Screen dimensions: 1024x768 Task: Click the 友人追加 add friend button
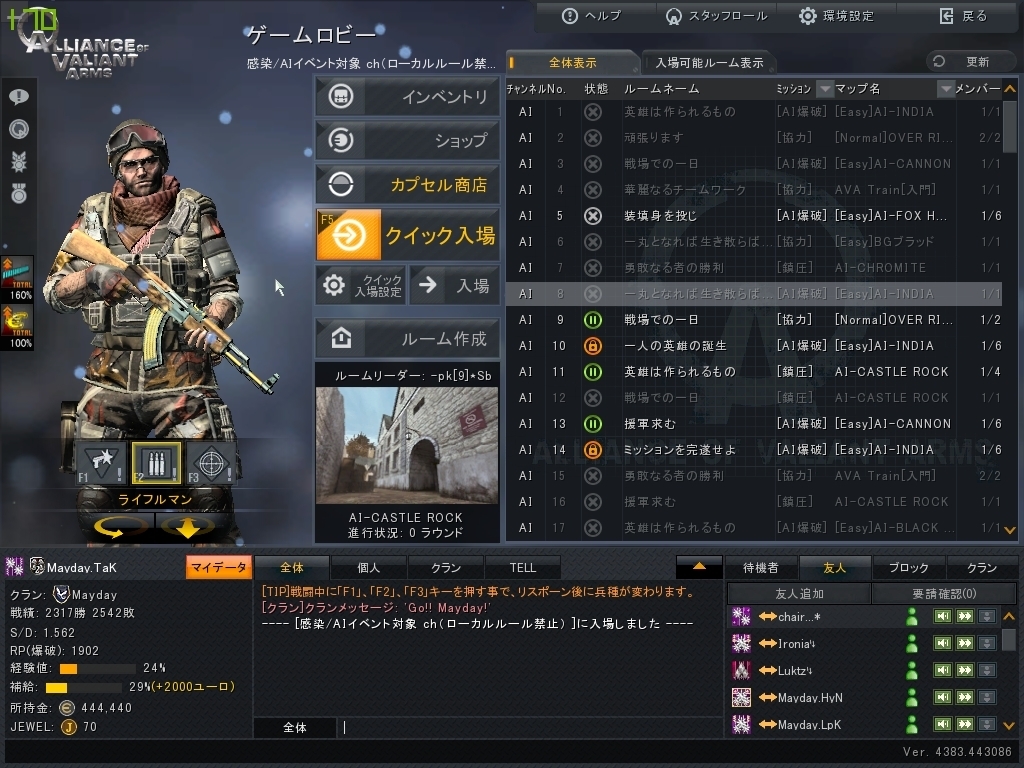point(799,594)
